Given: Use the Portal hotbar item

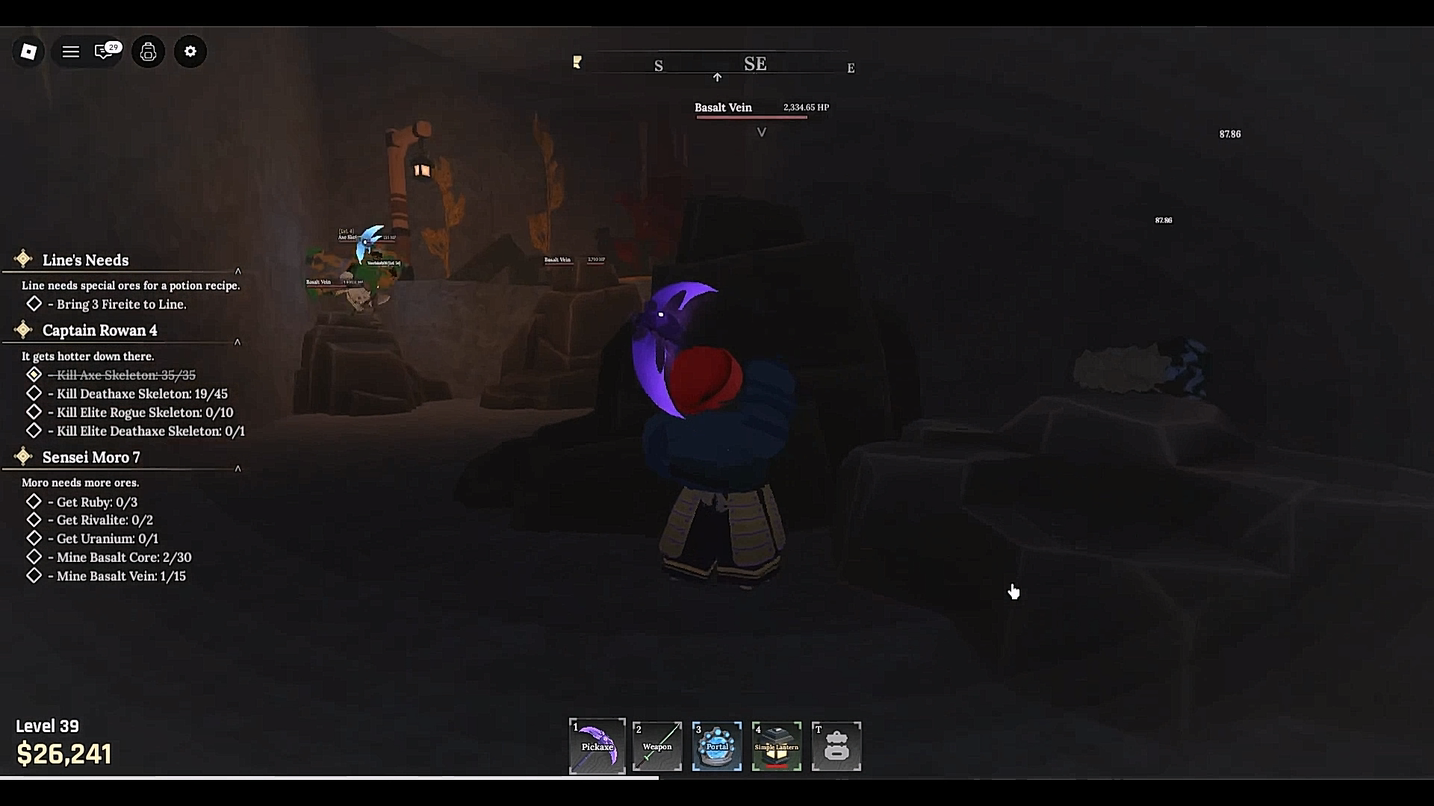Looking at the screenshot, I should [x=717, y=746].
